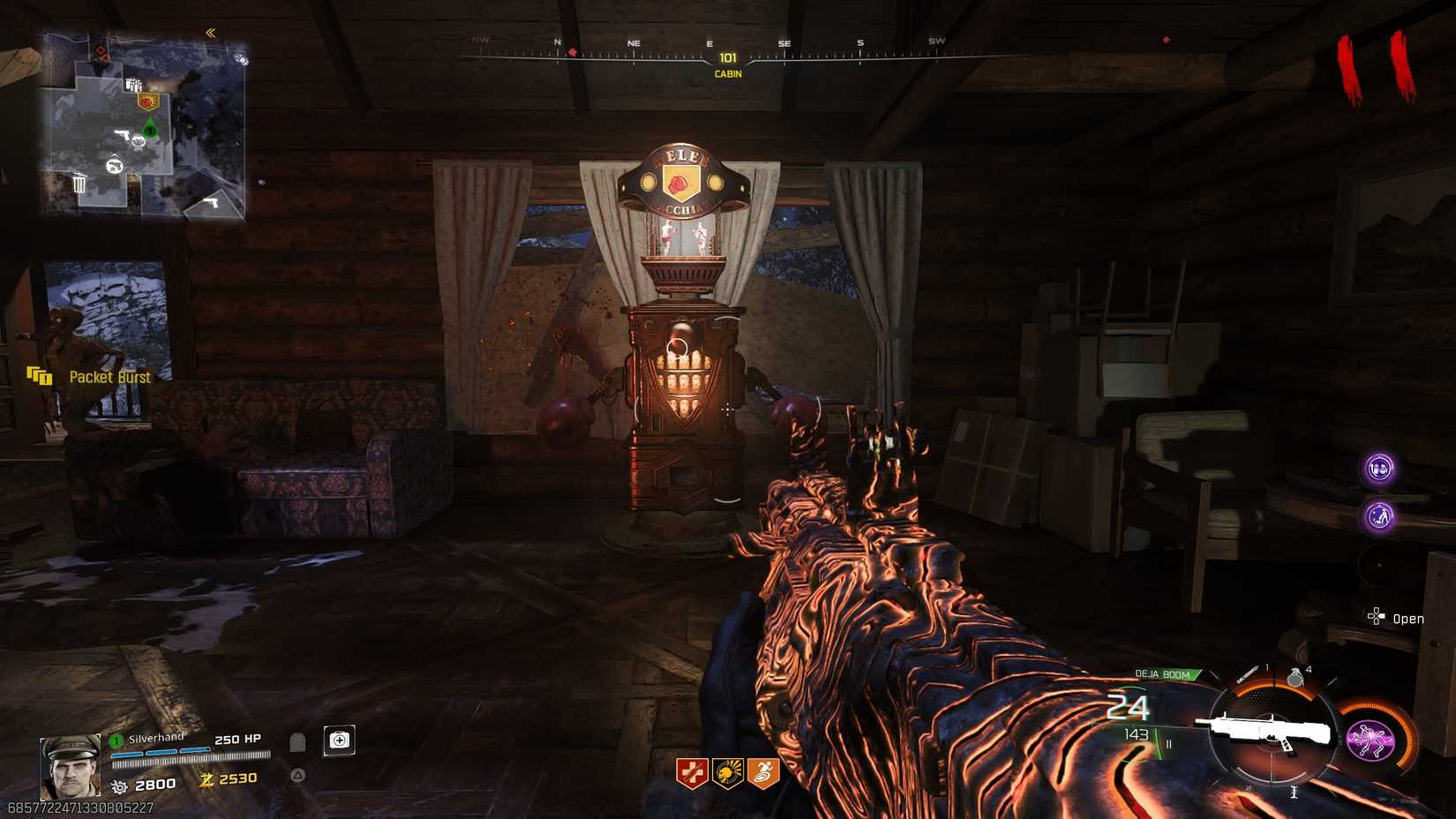Click the Open interaction prompt
This screenshot has height=819, width=1456.
click(1402, 618)
